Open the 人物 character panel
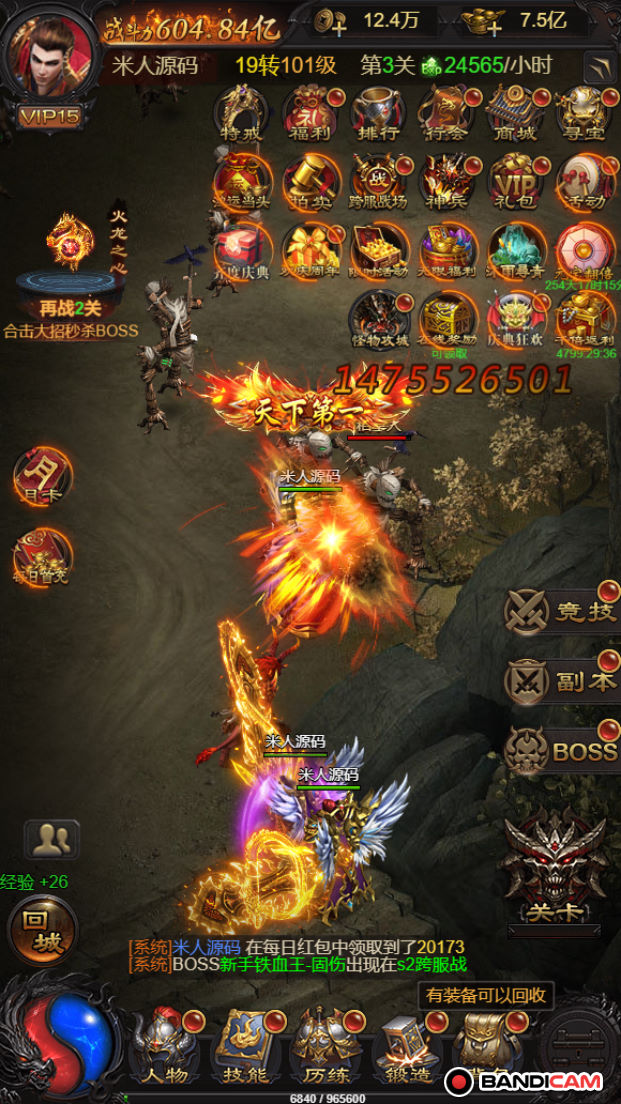The height and width of the screenshot is (1104, 621). [165, 1045]
